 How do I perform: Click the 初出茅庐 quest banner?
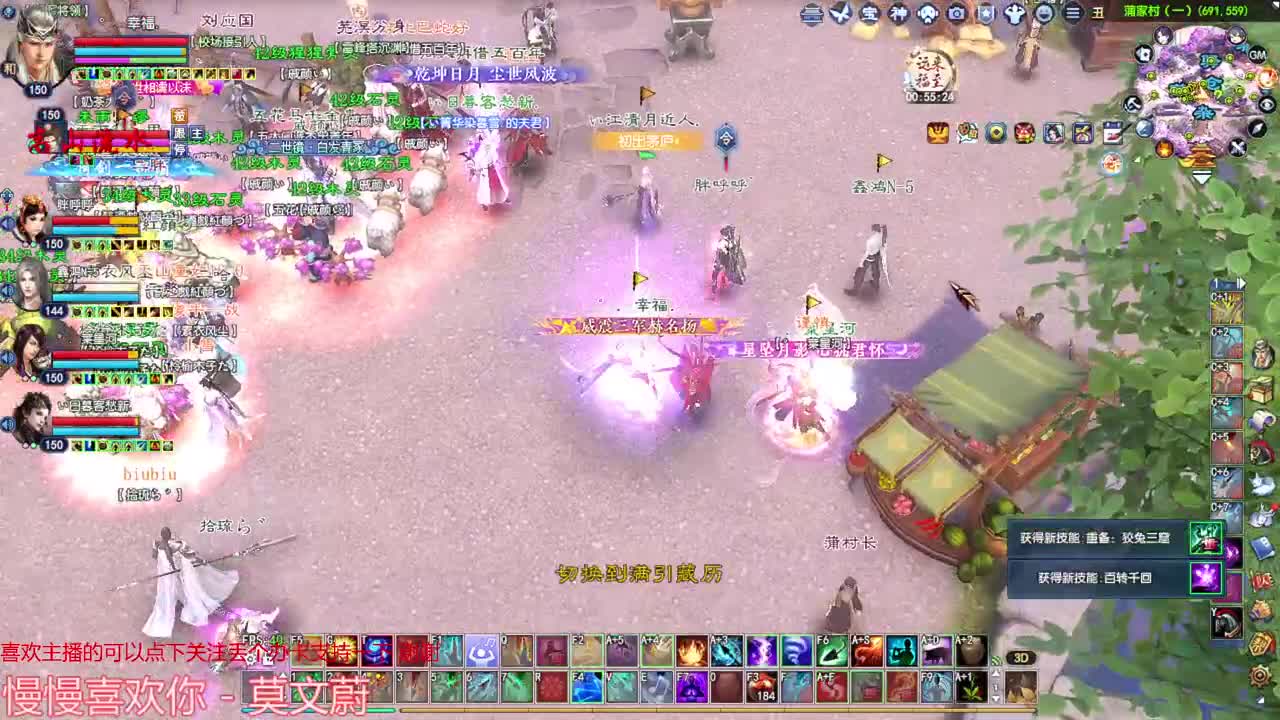pos(648,143)
